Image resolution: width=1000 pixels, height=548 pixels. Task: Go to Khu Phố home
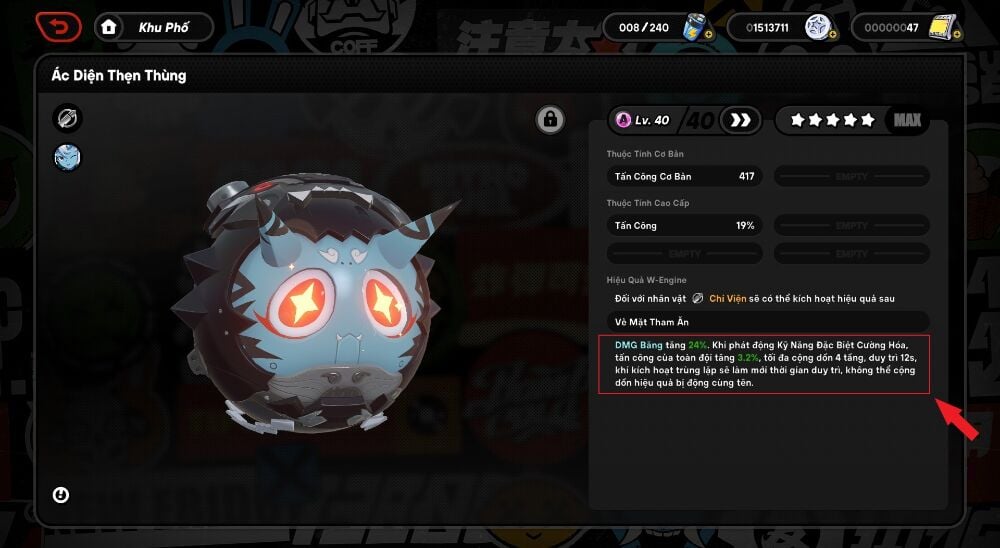coord(154,27)
